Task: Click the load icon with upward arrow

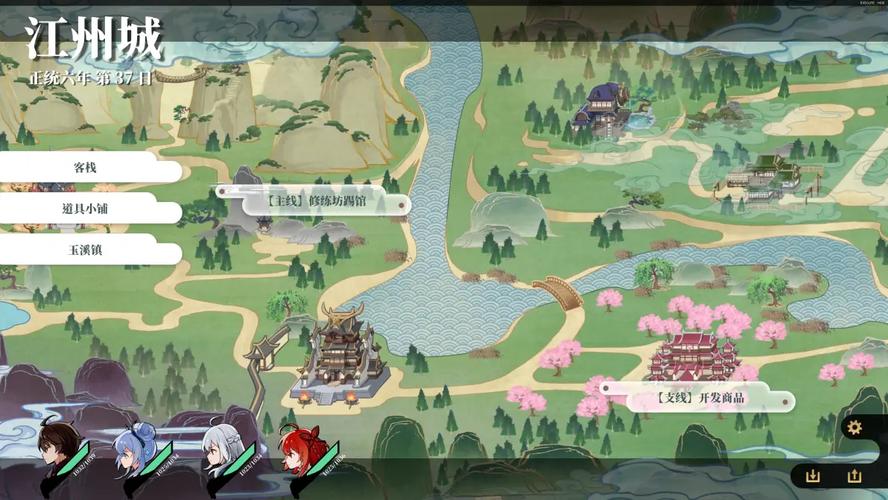Action: point(854,476)
